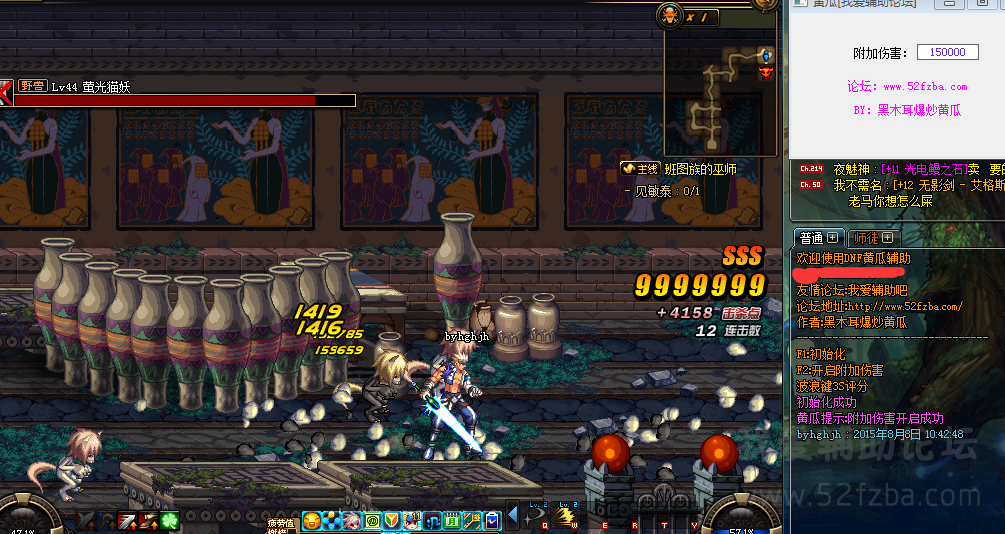Open the main quest tracker entry
The image size is (1005, 534).
tap(680, 170)
